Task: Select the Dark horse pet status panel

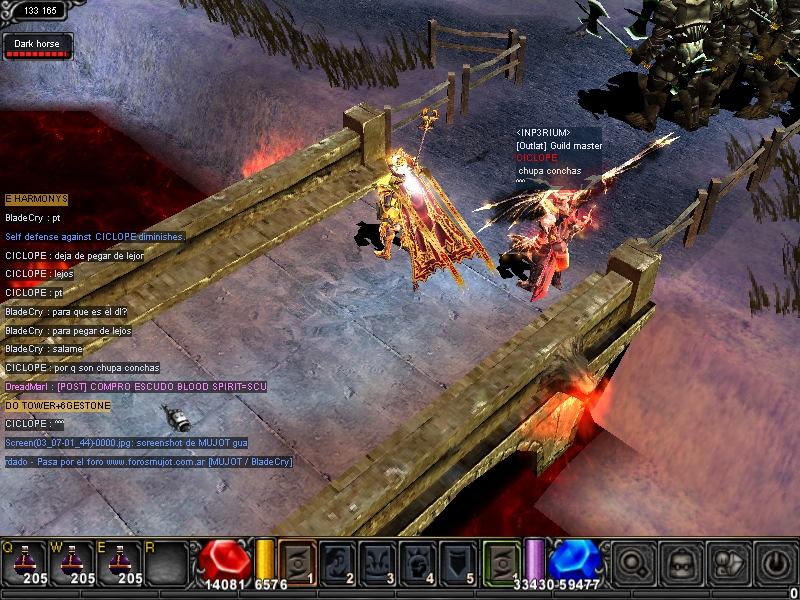Action: pyautogui.click(x=37, y=47)
